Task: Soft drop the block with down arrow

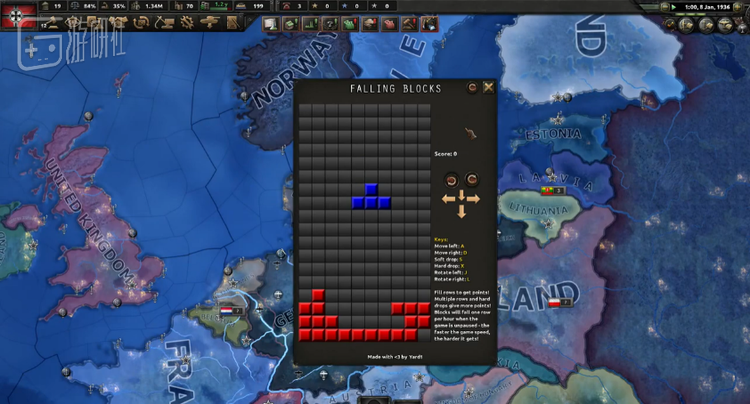Action: [x=461, y=211]
